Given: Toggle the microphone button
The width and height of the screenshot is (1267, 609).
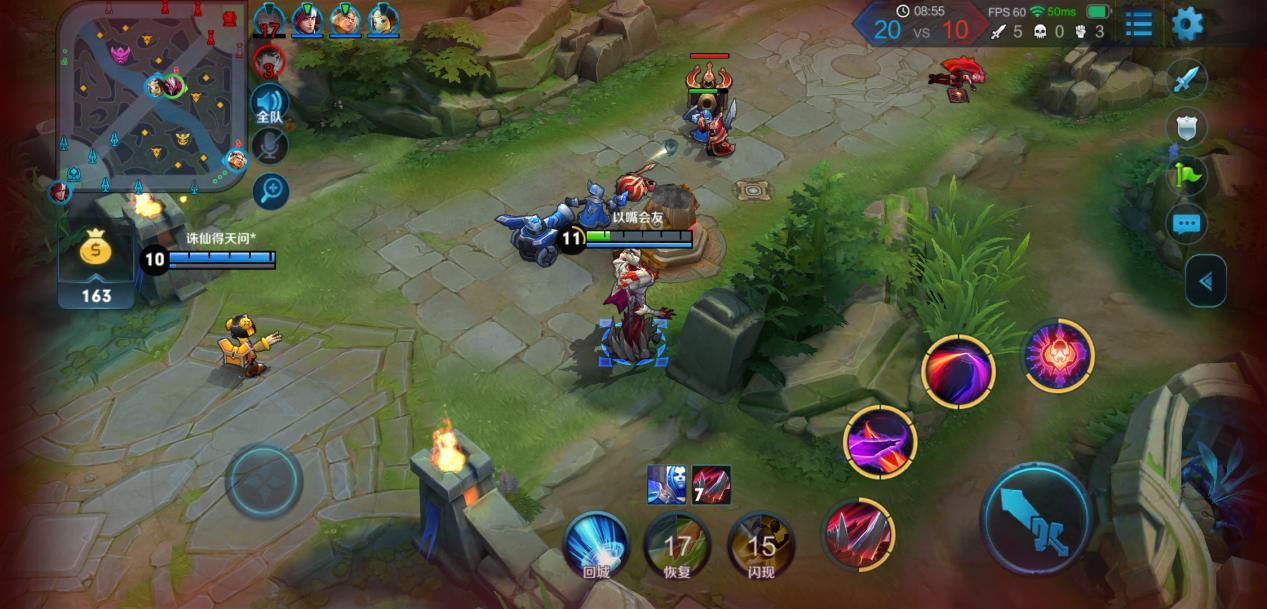Looking at the screenshot, I should (269, 147).
